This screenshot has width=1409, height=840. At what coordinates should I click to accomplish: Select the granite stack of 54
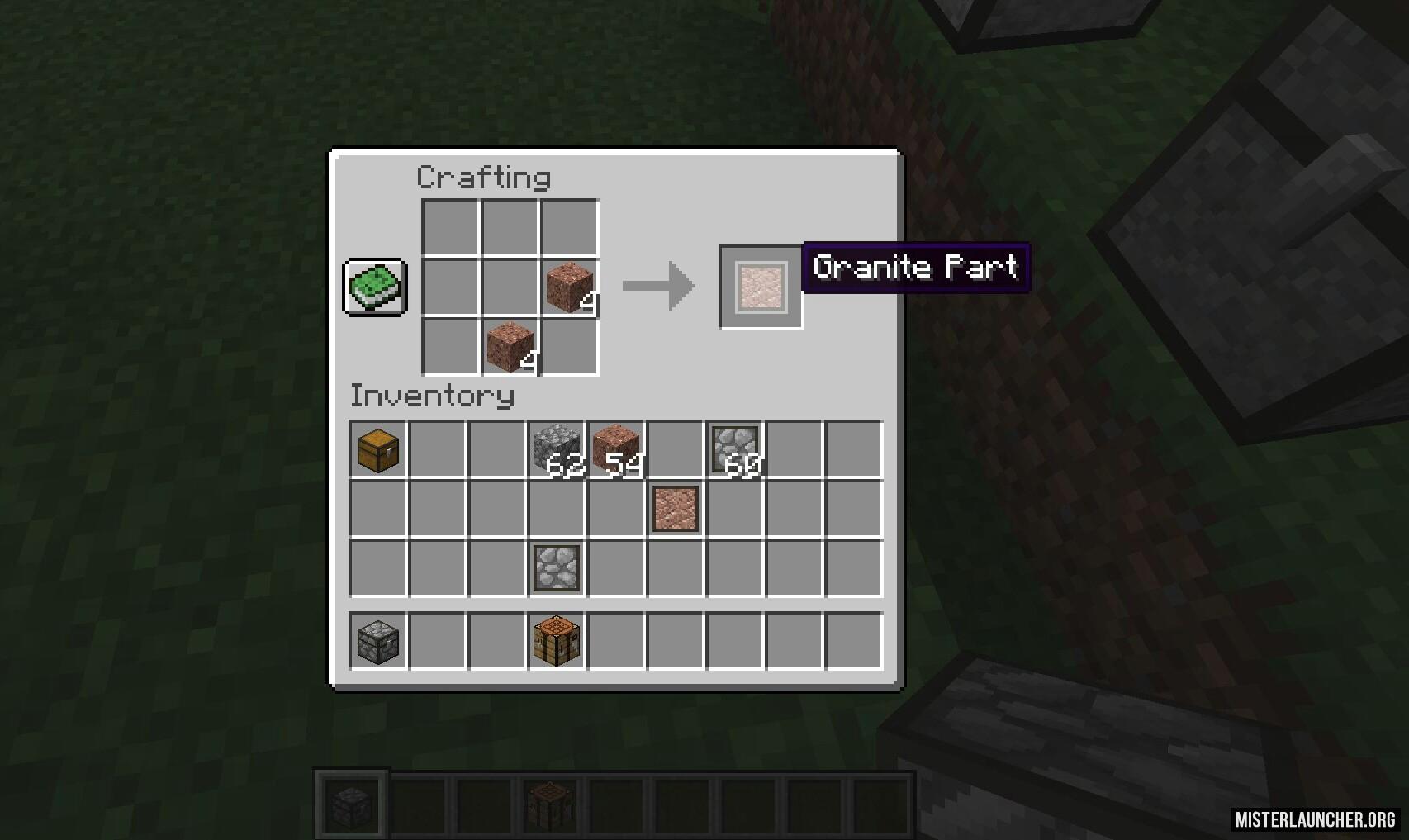pos(616,450)
